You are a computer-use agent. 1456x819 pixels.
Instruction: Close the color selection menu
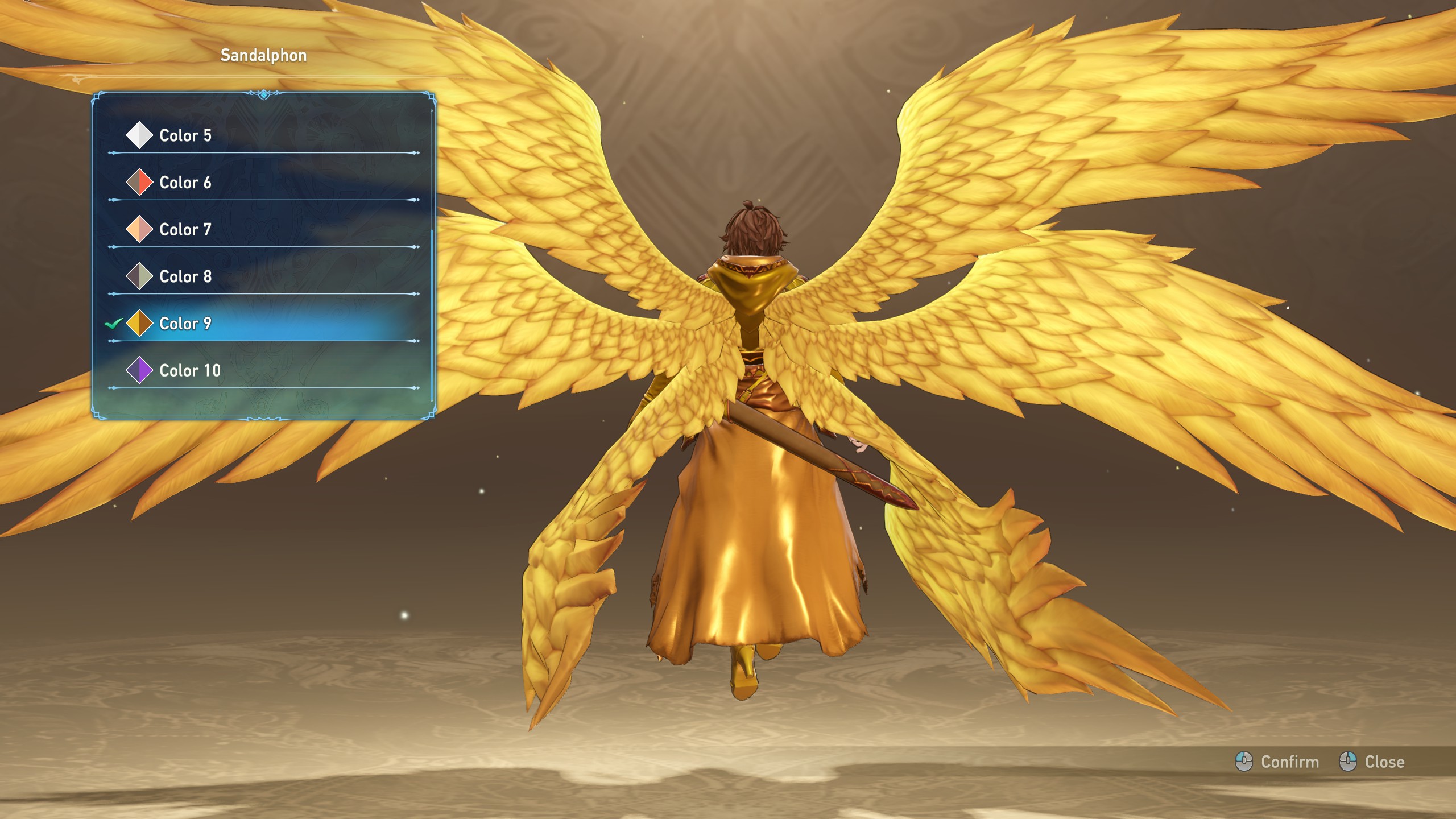click(x=1372, y=762)
